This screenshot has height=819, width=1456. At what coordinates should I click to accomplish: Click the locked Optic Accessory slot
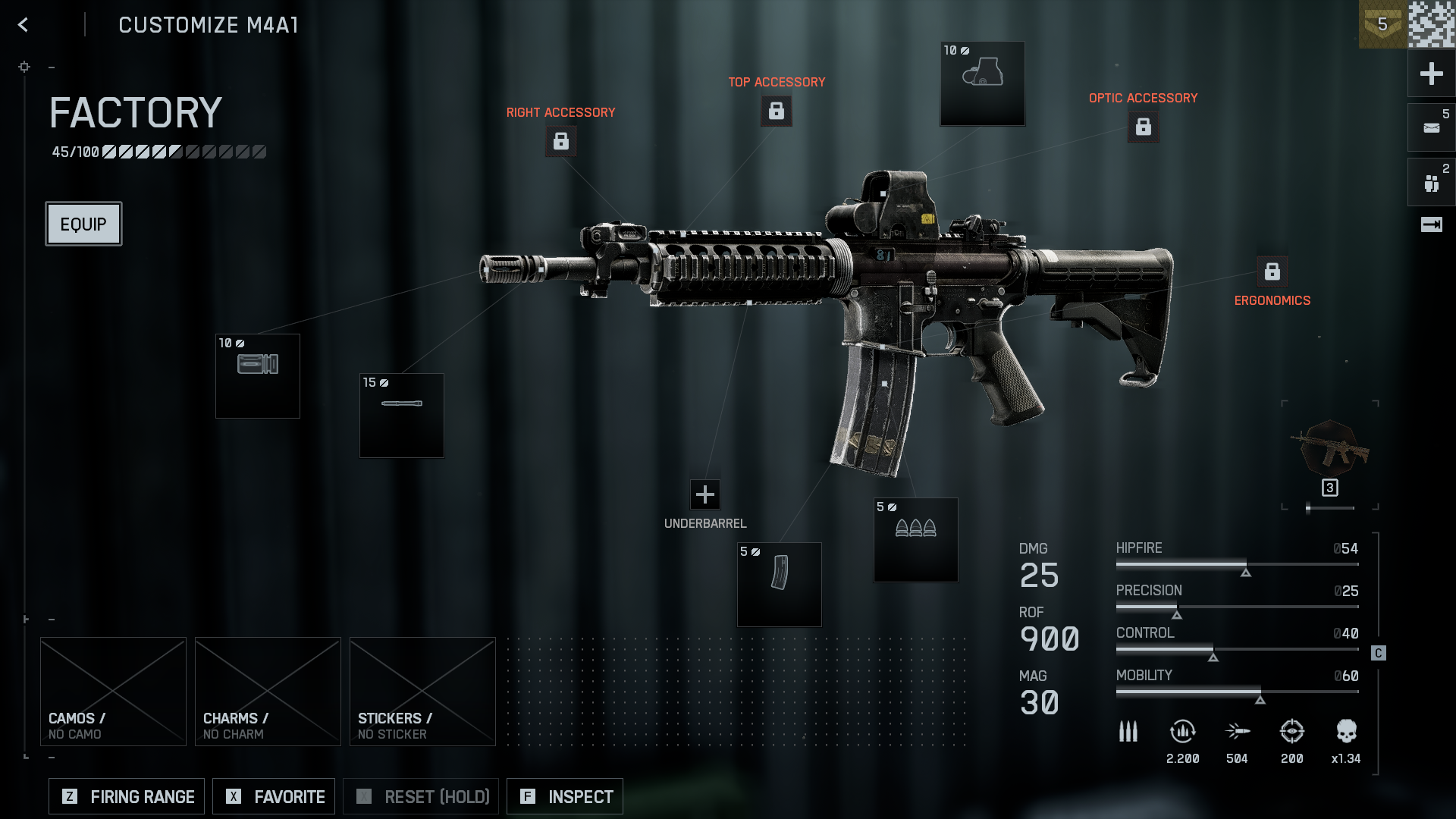tap(1144, 127)
